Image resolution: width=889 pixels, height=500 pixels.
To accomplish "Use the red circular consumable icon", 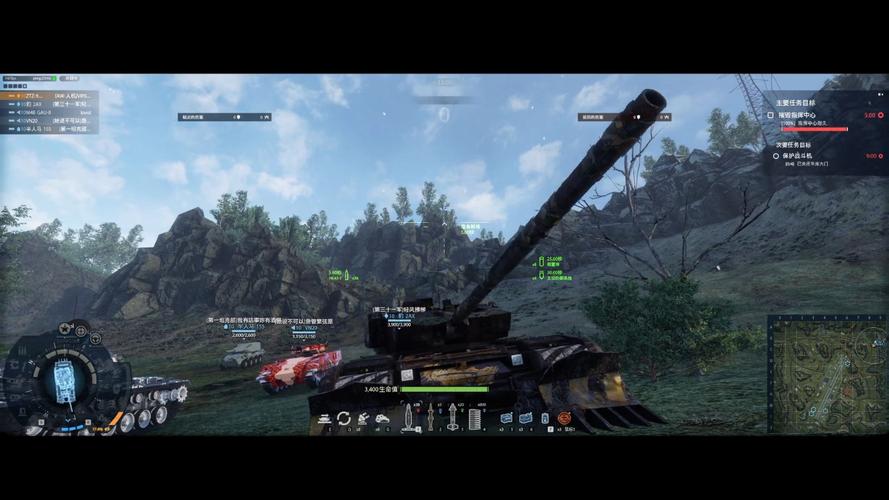I will click(x=564, y=418).
